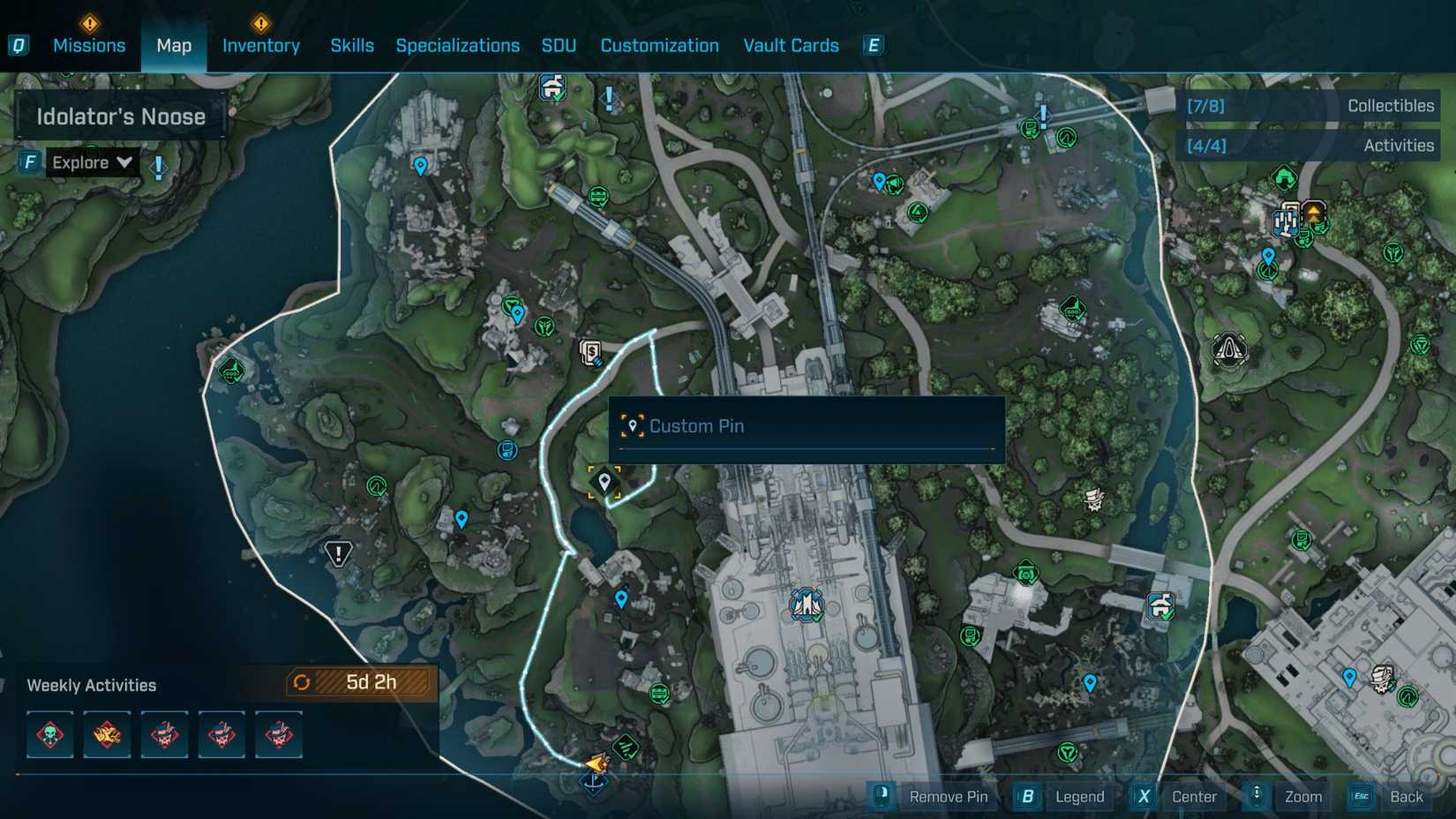Viewport: 1456px width, 819px height.
Task: Click the Zoom stepper control in the bottom bar
Action: click(1256, 796)
